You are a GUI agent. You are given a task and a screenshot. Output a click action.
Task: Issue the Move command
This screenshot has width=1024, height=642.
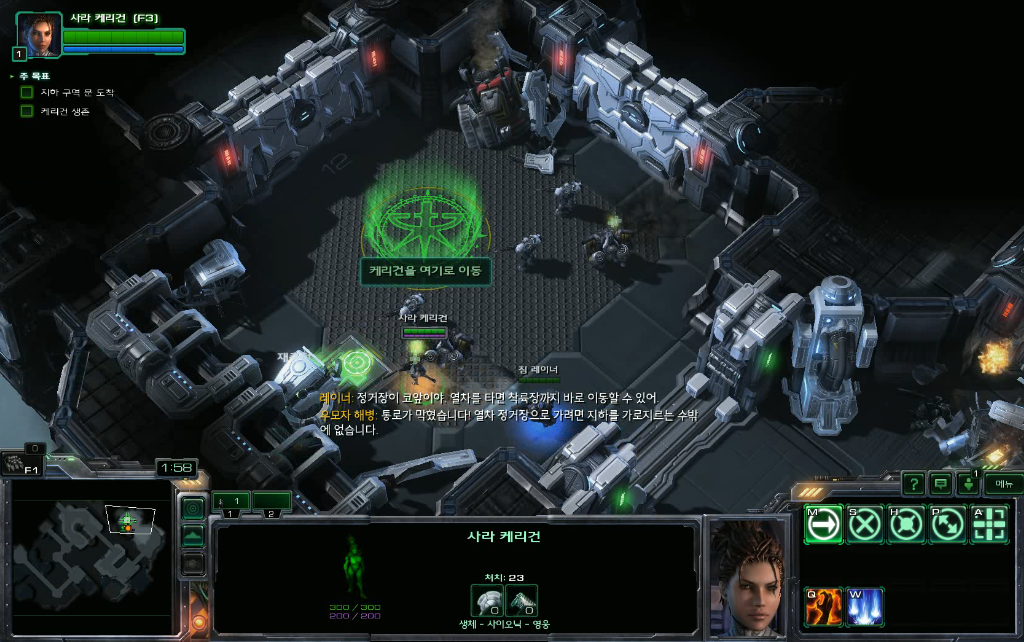point(823,526)
